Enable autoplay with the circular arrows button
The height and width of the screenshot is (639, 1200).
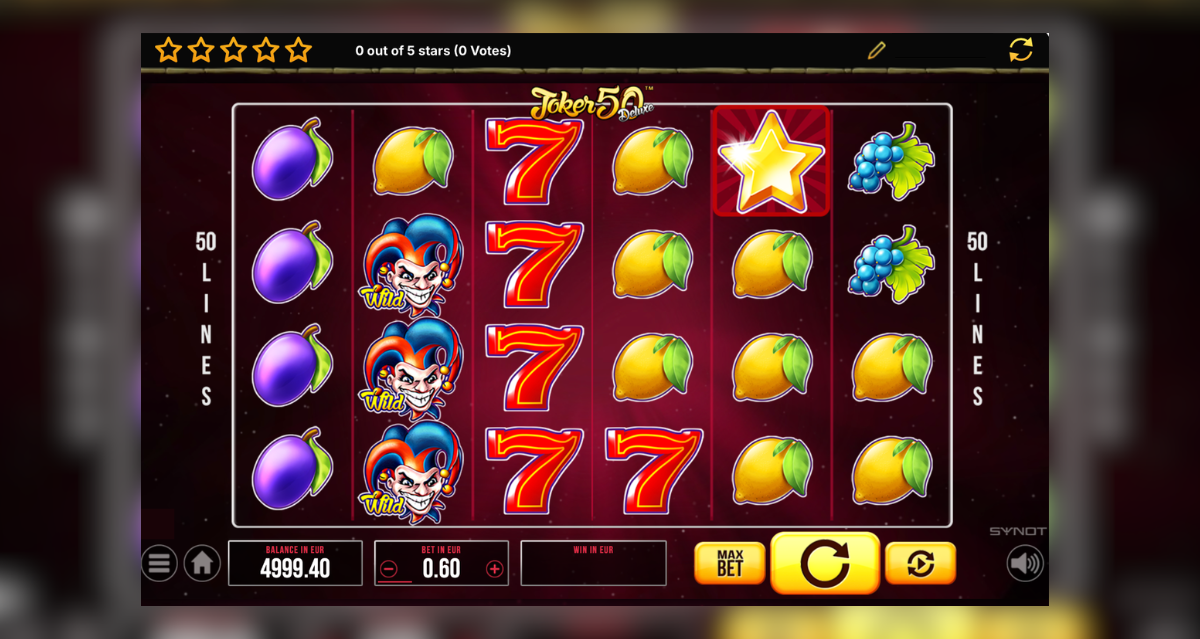[x=920, y=563]
